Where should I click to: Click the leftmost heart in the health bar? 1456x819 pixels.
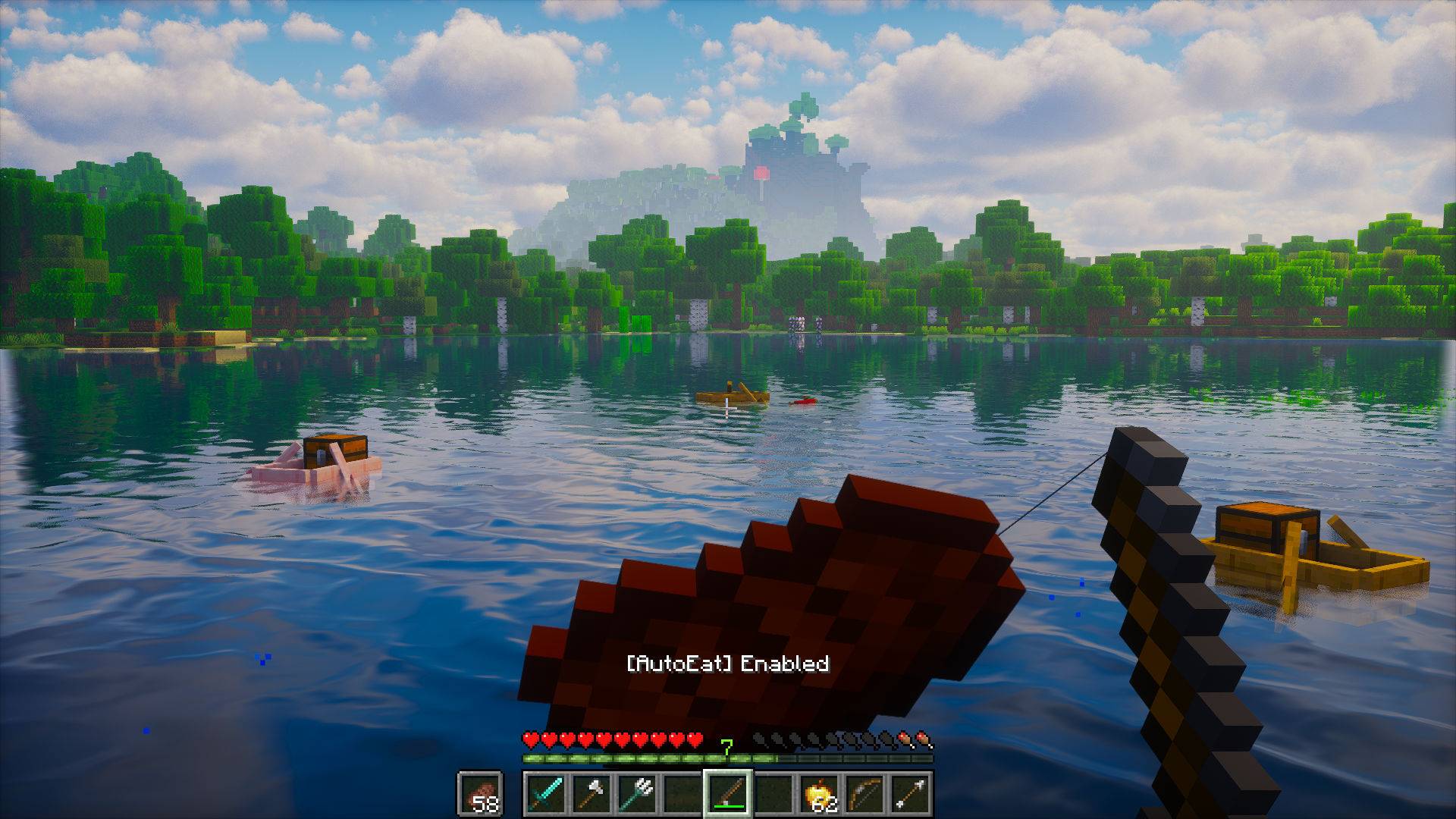tap(531, 739)
